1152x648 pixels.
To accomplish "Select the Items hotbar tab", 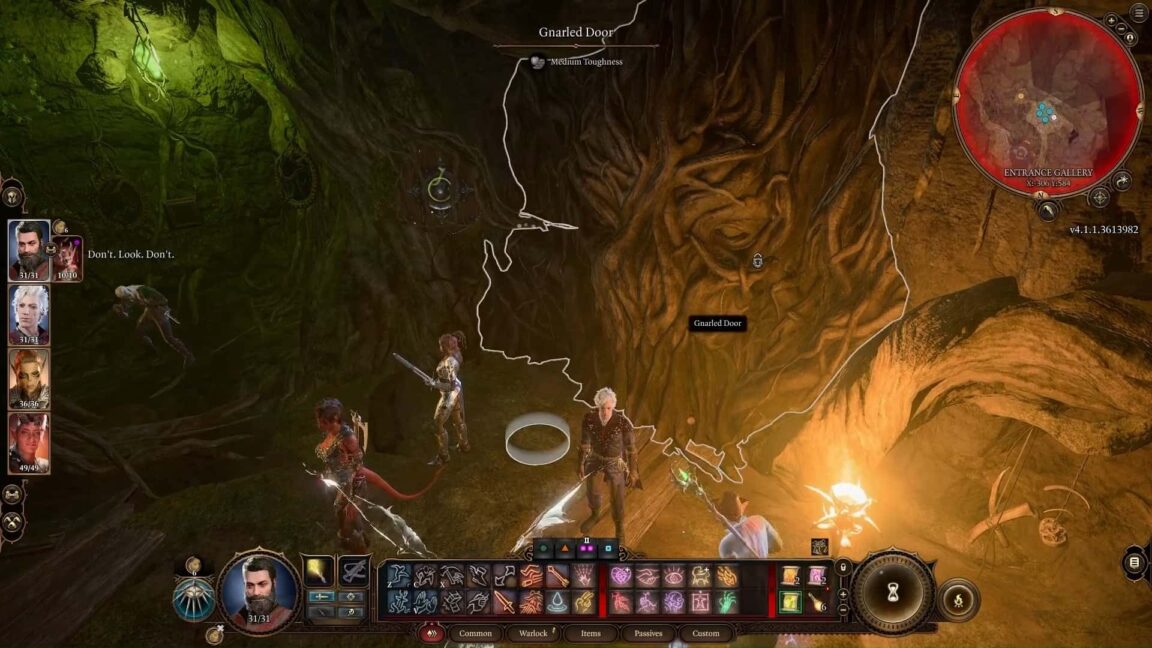I will 590,633.
